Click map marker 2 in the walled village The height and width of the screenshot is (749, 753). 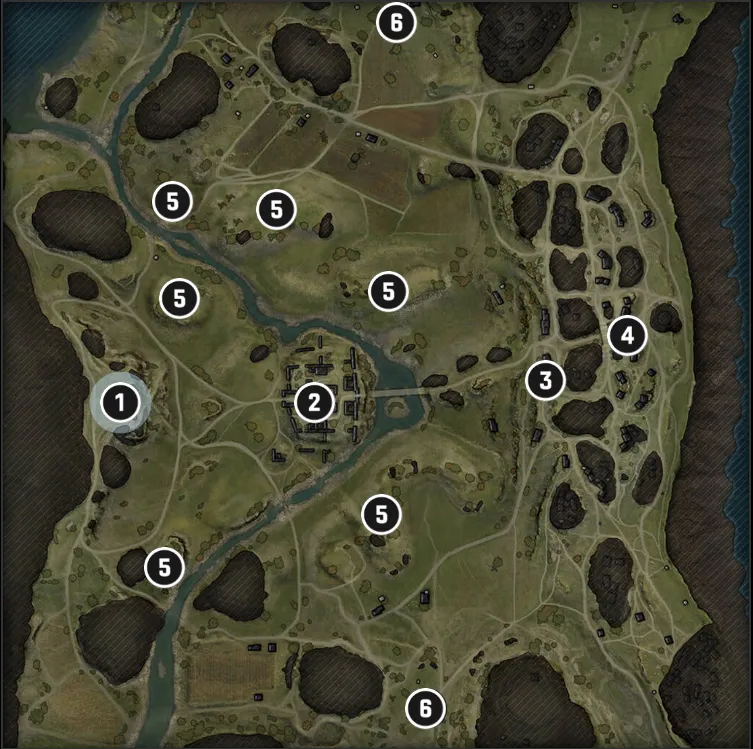(x=314, y=403)
